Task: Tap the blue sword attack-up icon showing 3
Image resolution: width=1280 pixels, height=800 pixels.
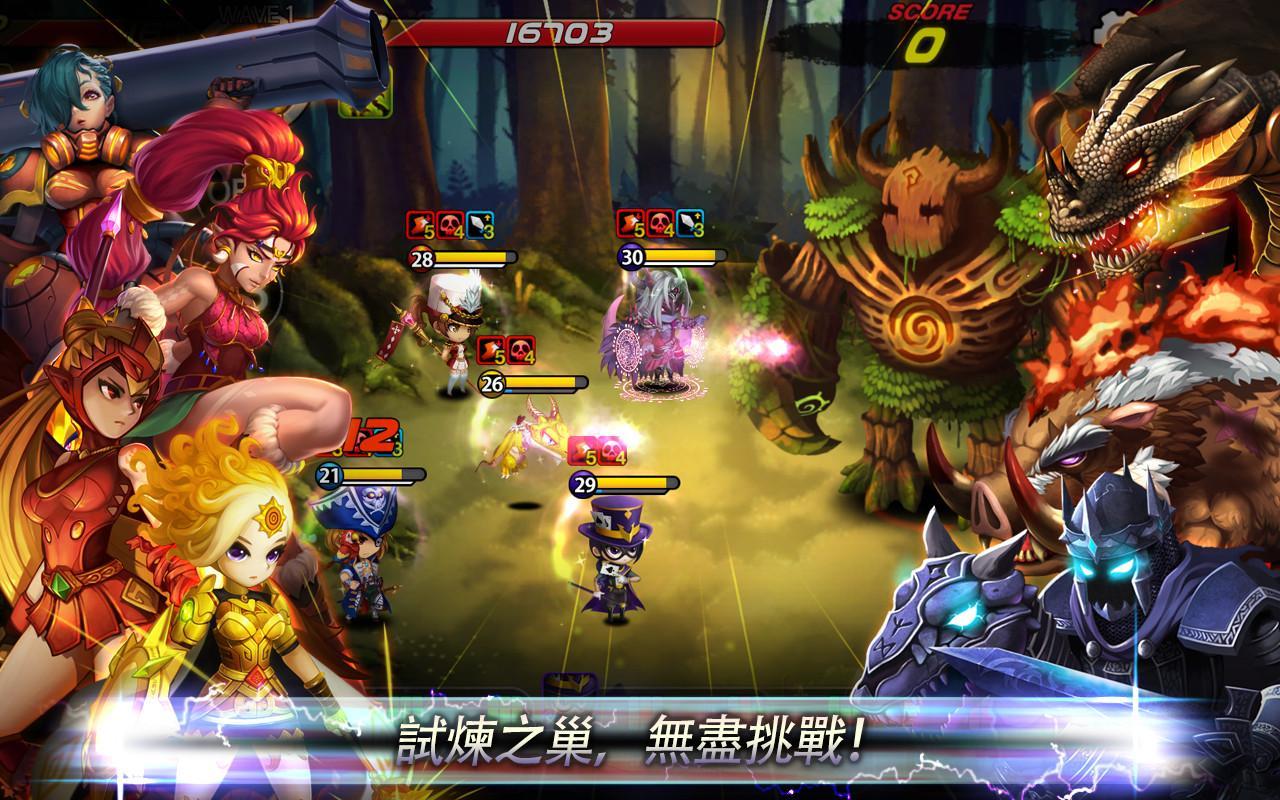Action: tap(481, 226)
